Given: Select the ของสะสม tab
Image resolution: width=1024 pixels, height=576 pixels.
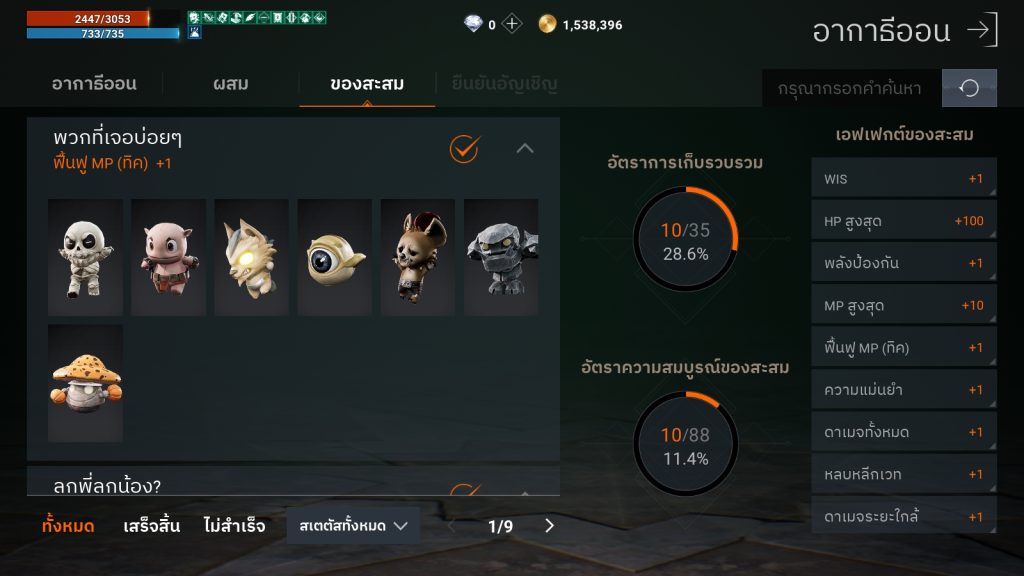Looking at the screenshot, I should tap(367, 84).
